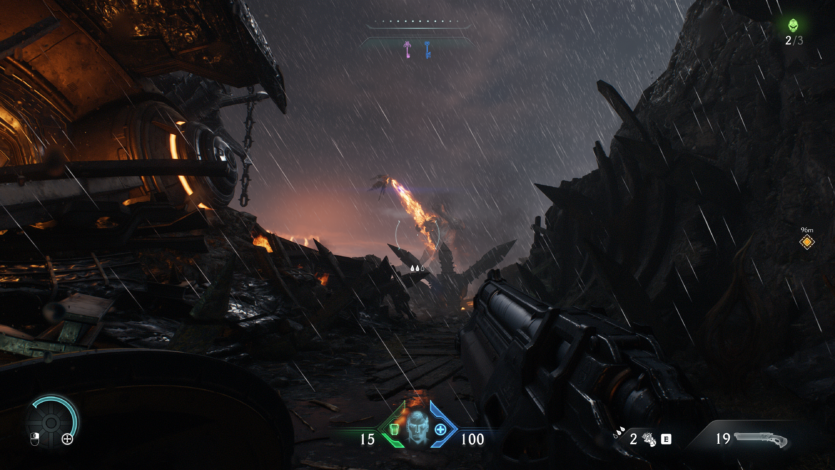
Task: Click the character portrait in the status diamond
Action: coord(416,429)
